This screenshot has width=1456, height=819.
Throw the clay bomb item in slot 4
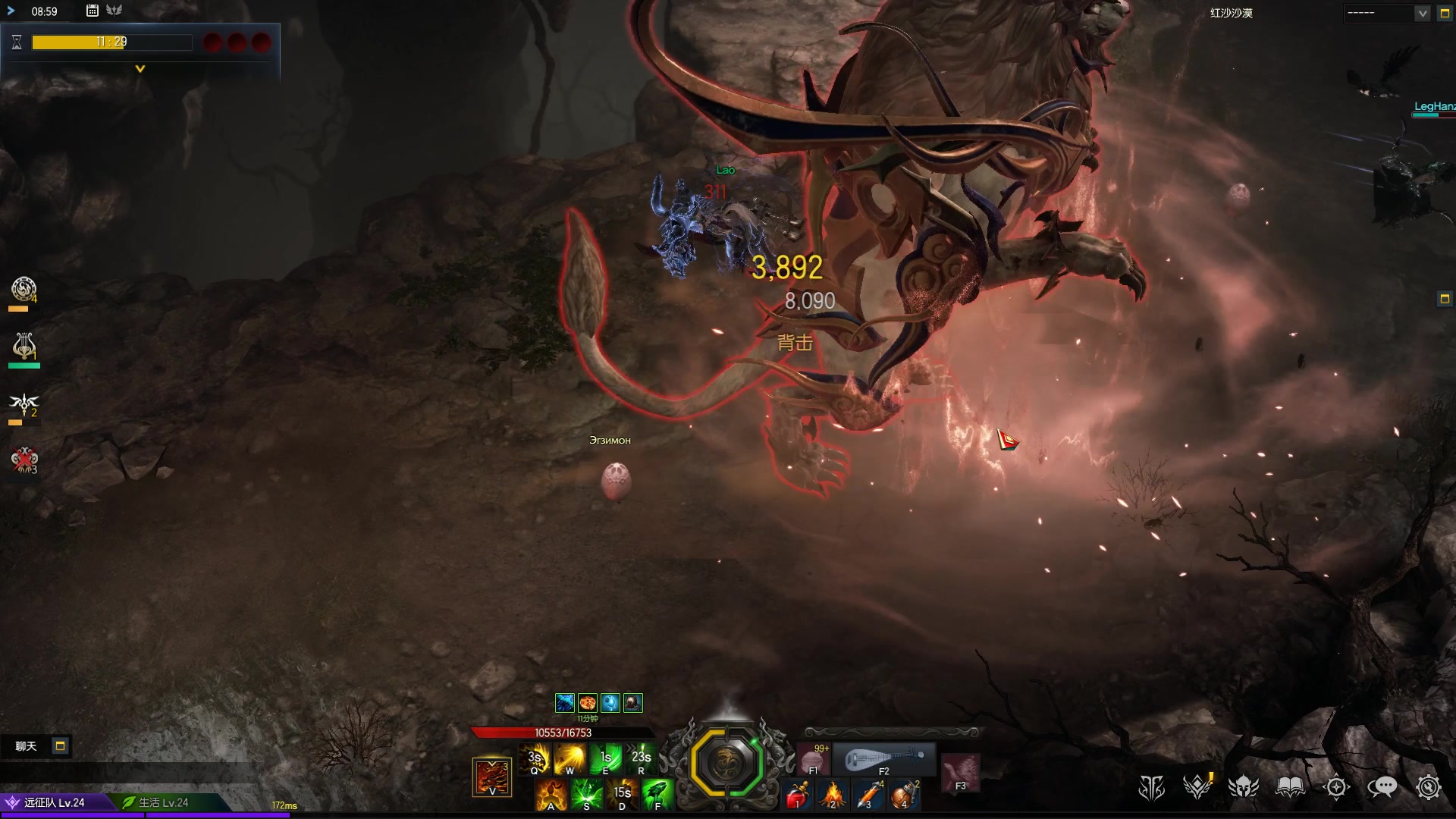905,795
